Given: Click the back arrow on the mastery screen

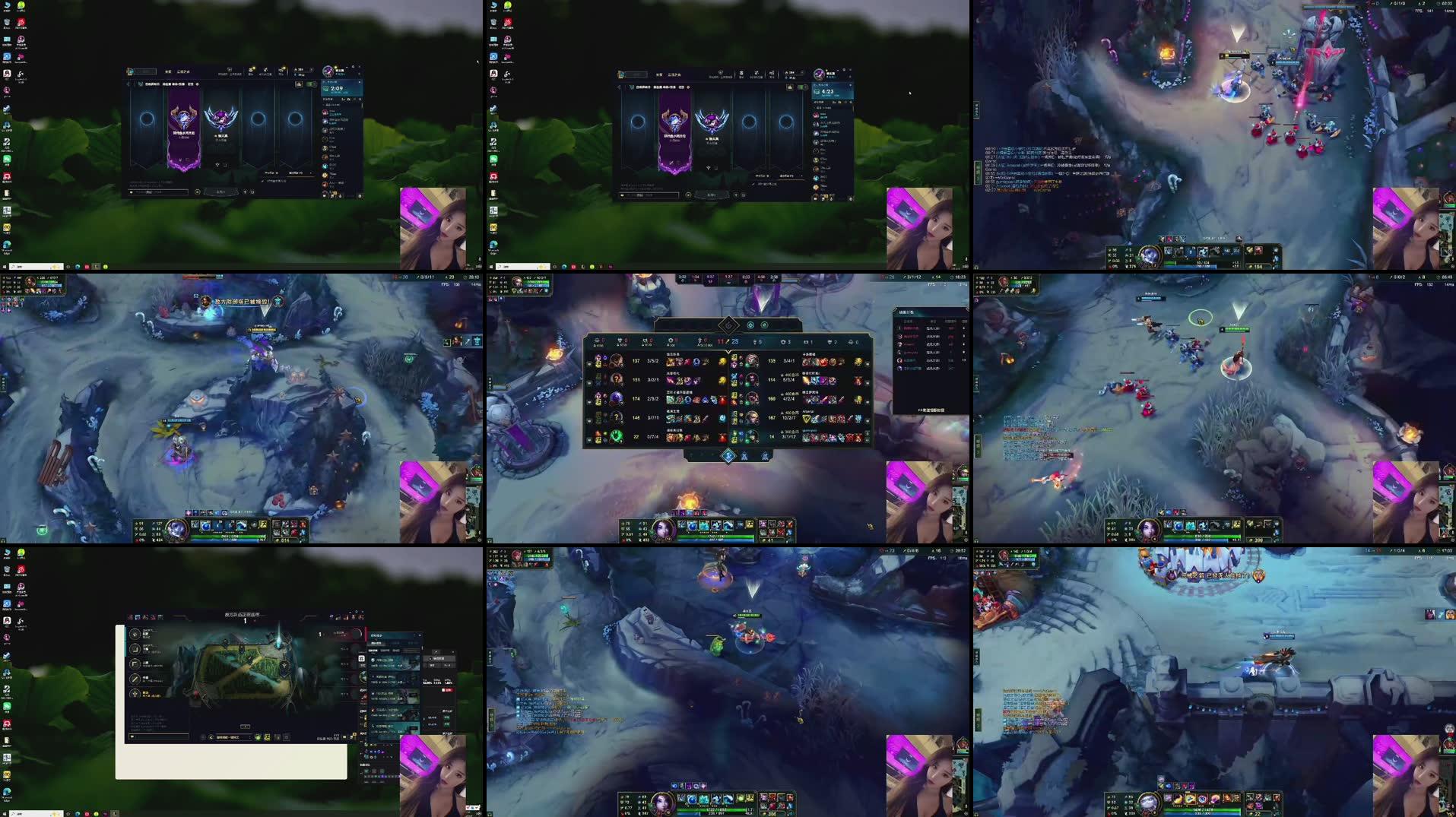Looking at the screenshot, I should pyautogui.click(x=128, y=84).
